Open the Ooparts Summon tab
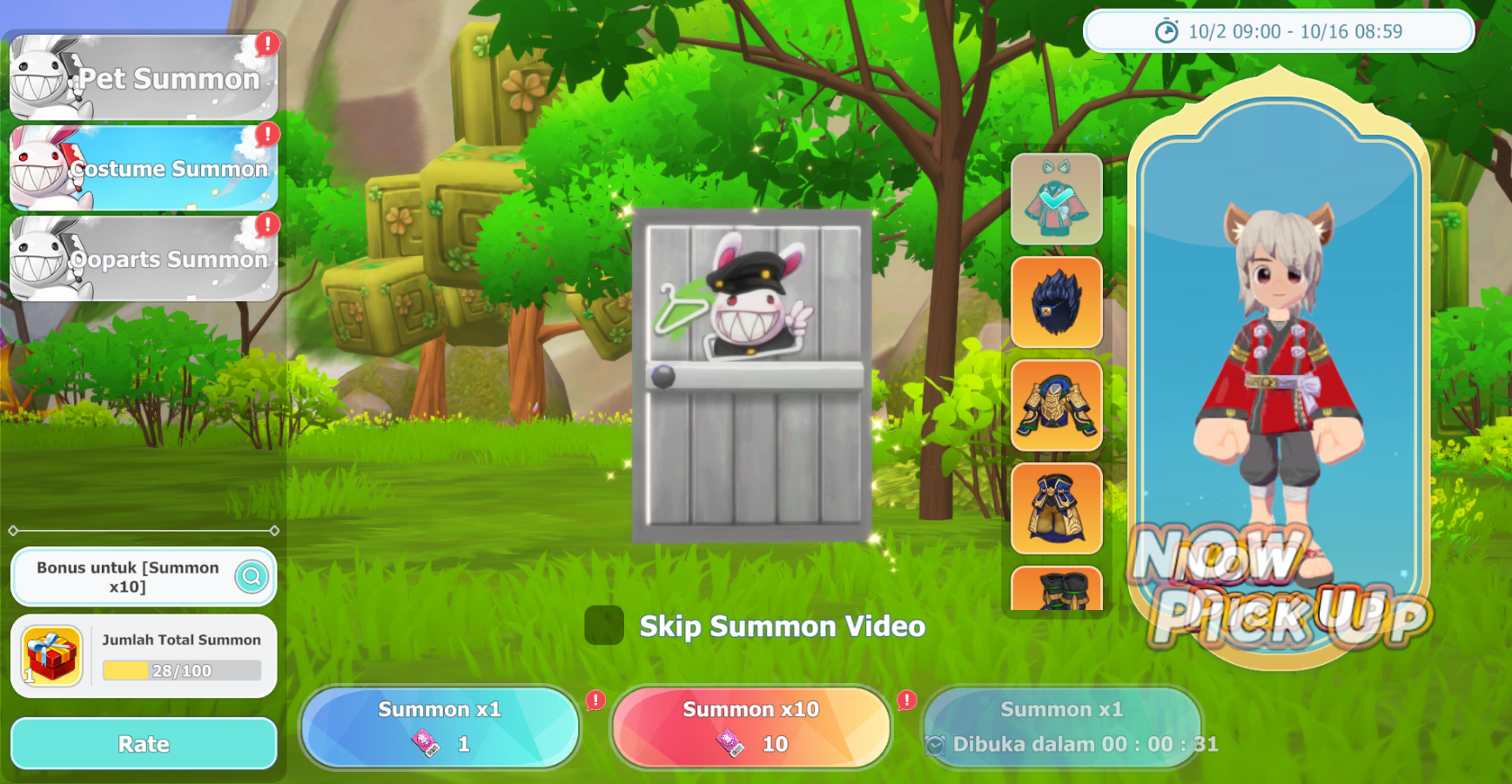 point(144,258)
